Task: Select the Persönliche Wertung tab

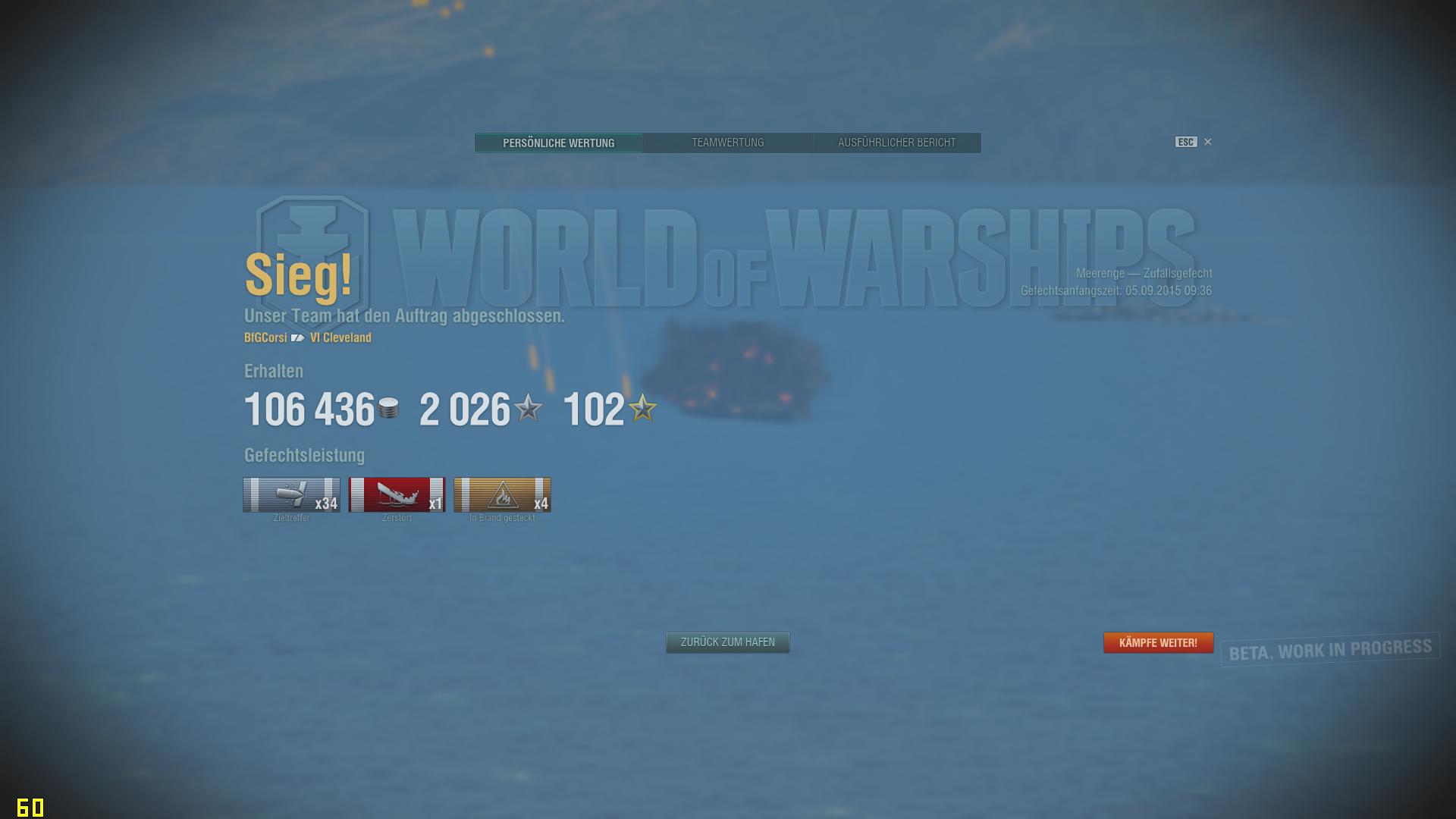Action: (x=559, y=143)
